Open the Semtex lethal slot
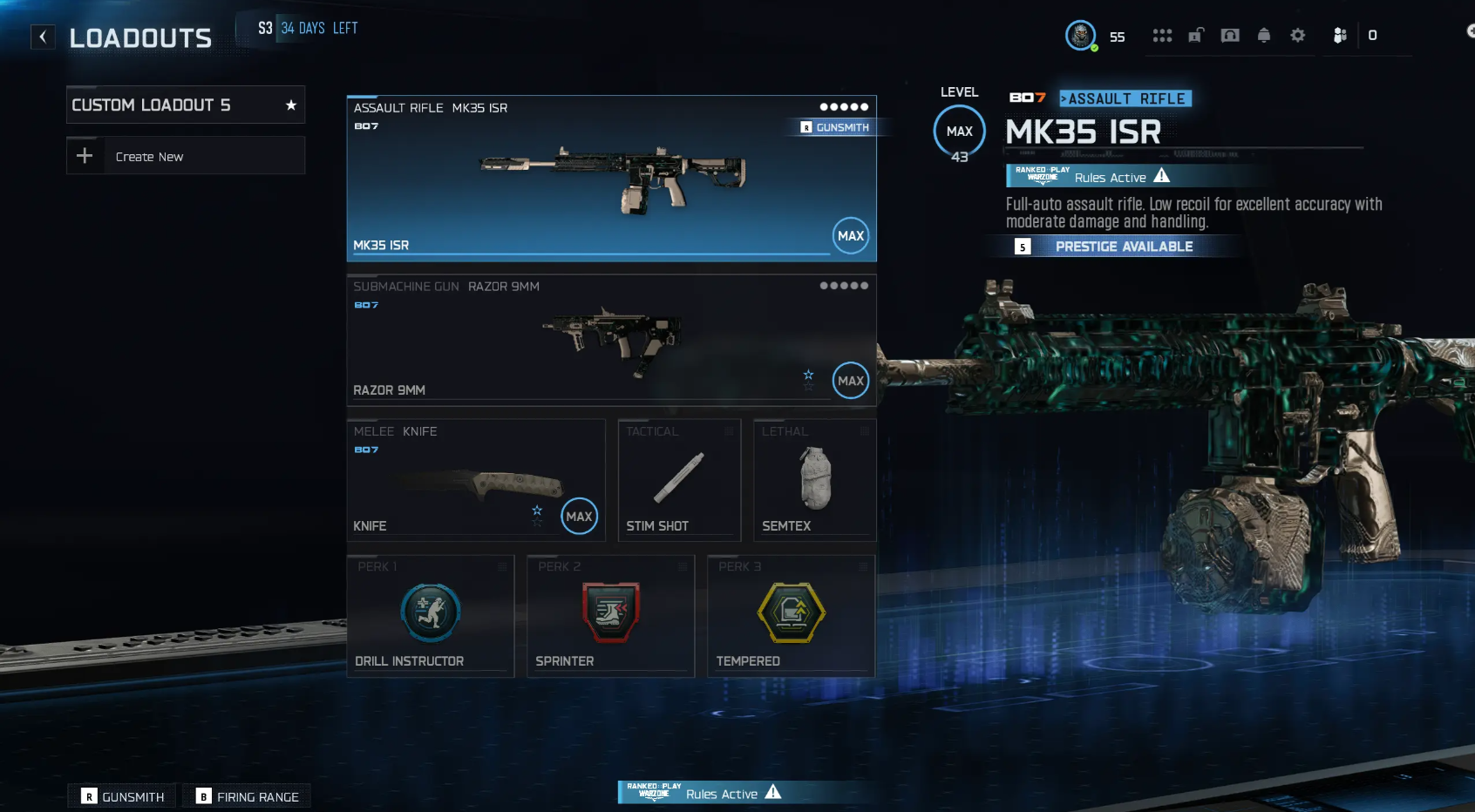The height and width of the screenshot is (812, 1475). pyautogui.click(x=814, y=480)
